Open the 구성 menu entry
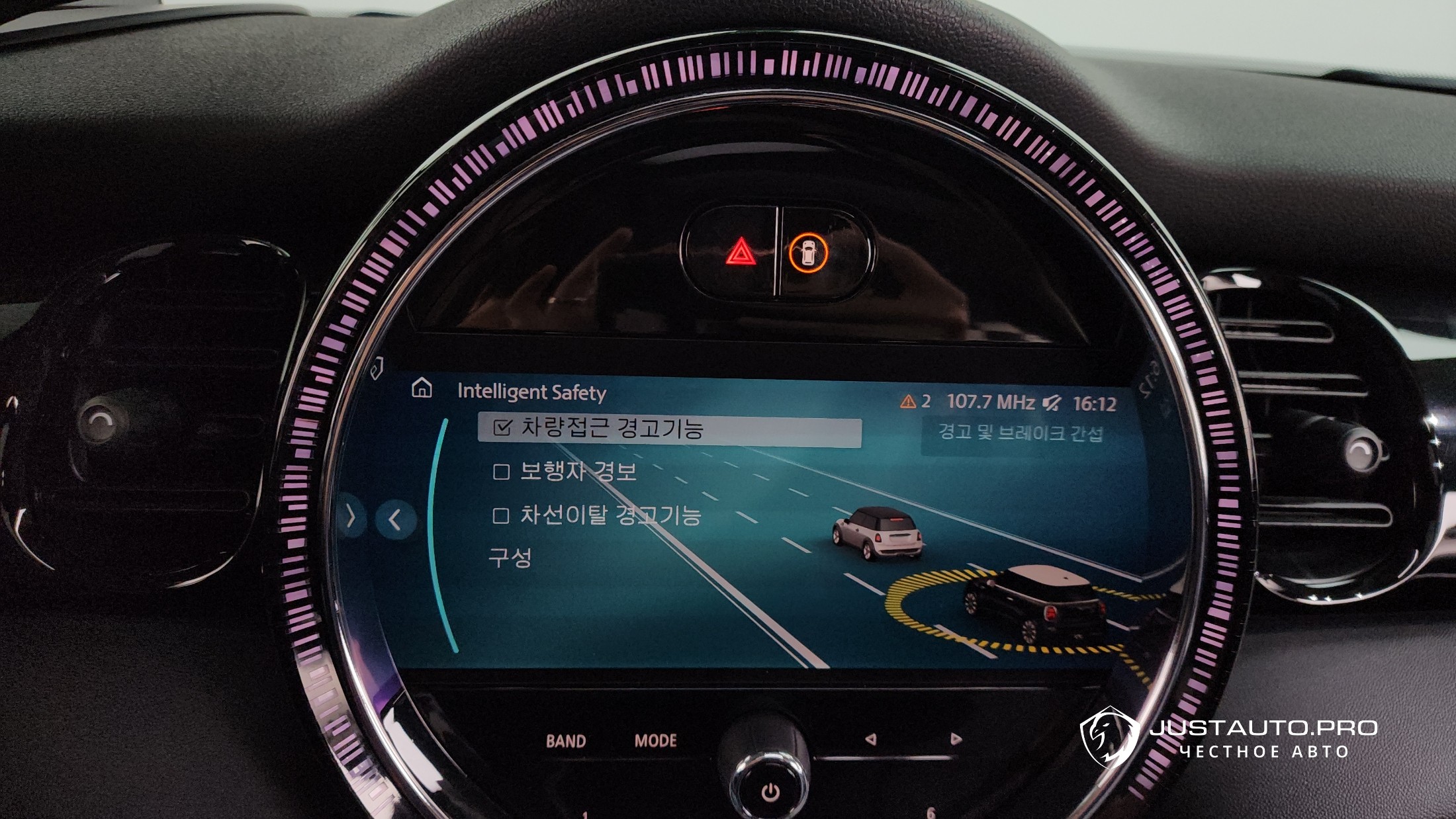The image size is (1456, 819). click(510, 558)
